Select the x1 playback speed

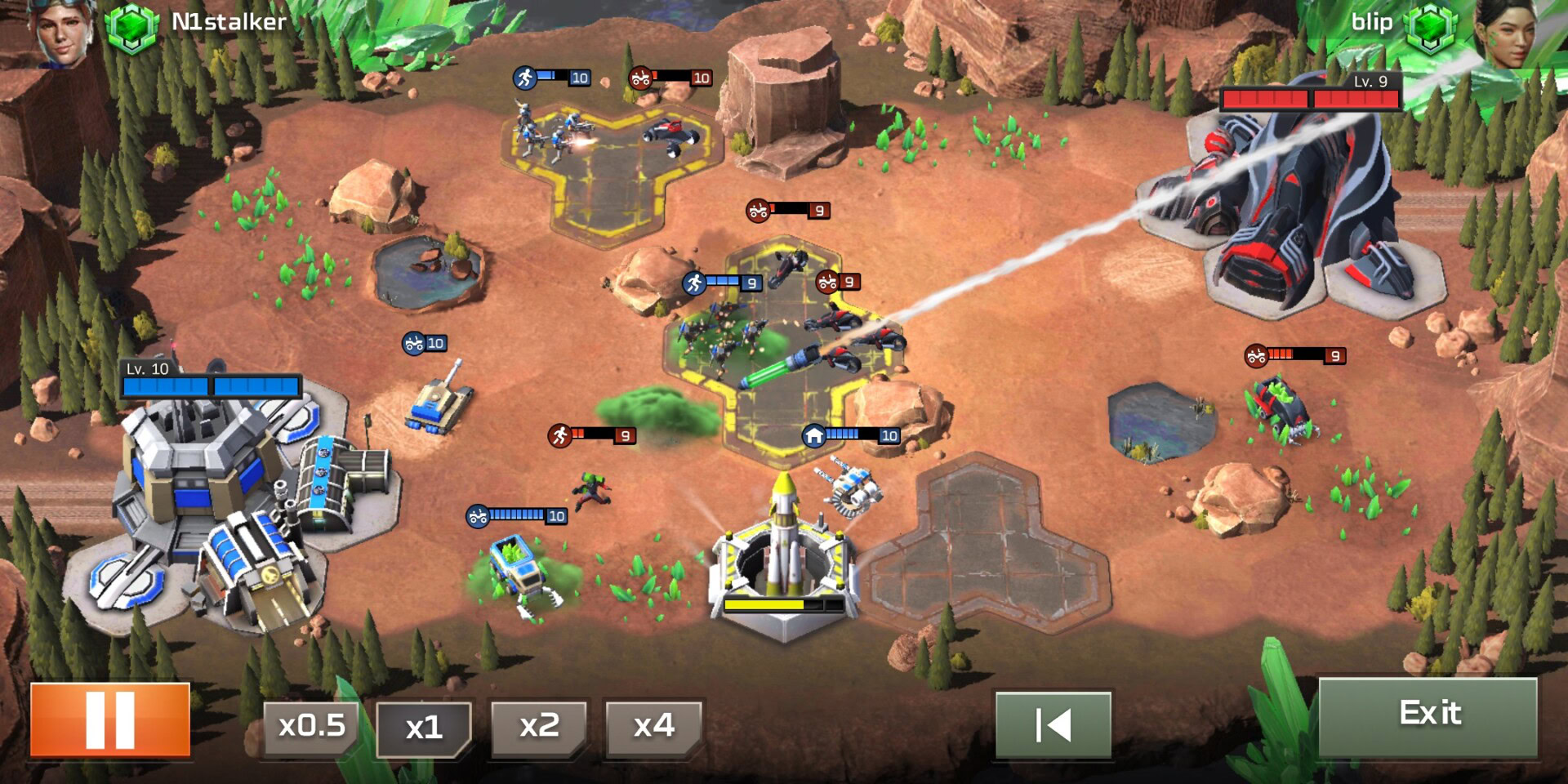[x=424, y=727]
